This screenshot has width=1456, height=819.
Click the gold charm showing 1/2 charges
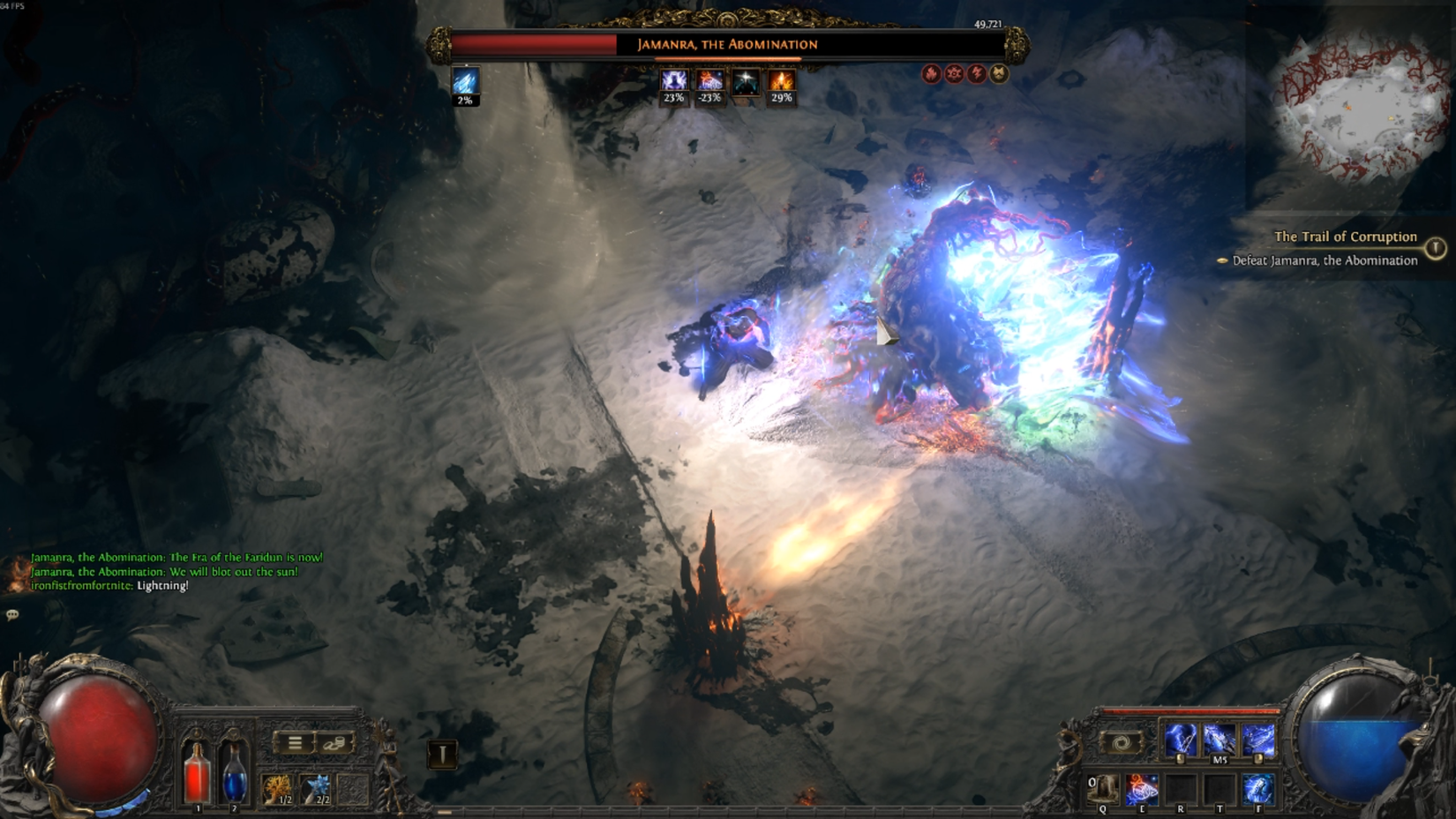point(276,788)
